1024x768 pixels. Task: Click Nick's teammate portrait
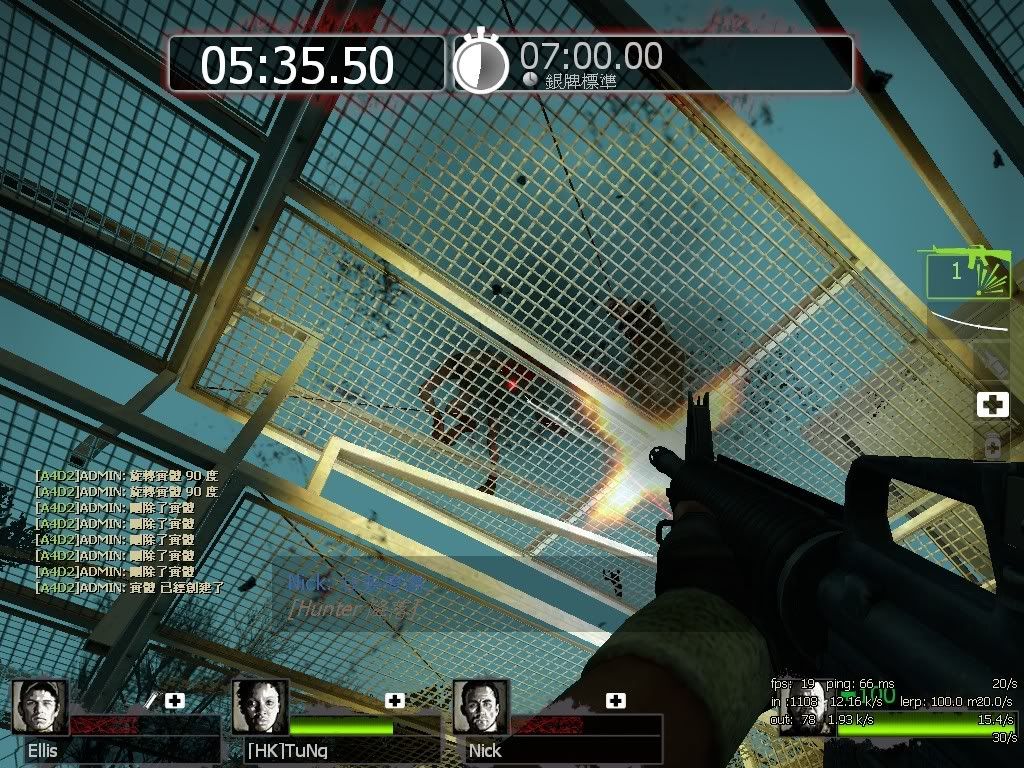pos(480,707)
